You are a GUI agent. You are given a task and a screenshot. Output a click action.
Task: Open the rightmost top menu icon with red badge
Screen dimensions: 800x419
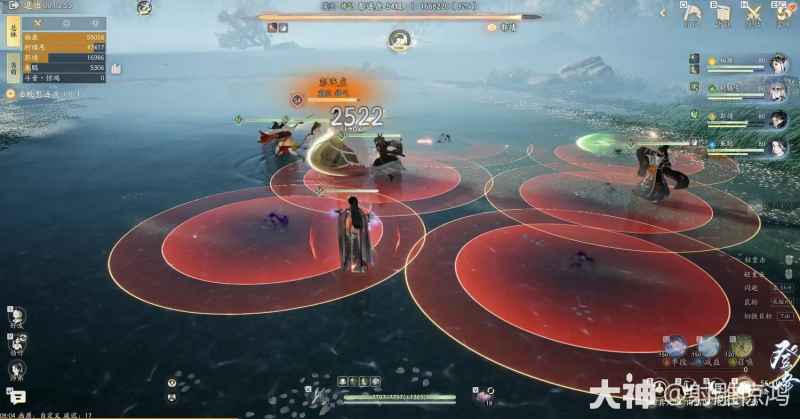(782, 13)
